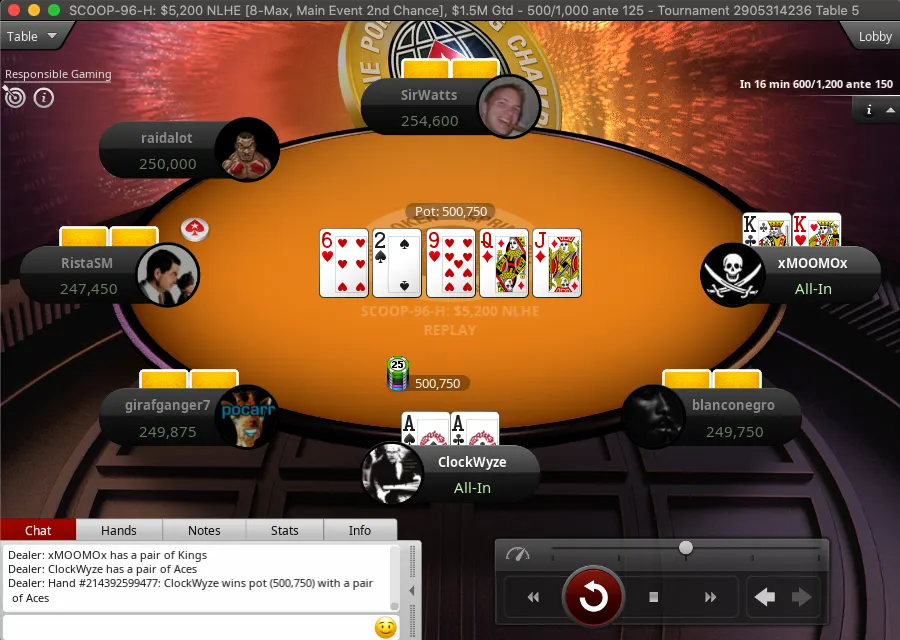The image size is (900, 640).
Task: Click the chat text input field
Action: point(185,628)
